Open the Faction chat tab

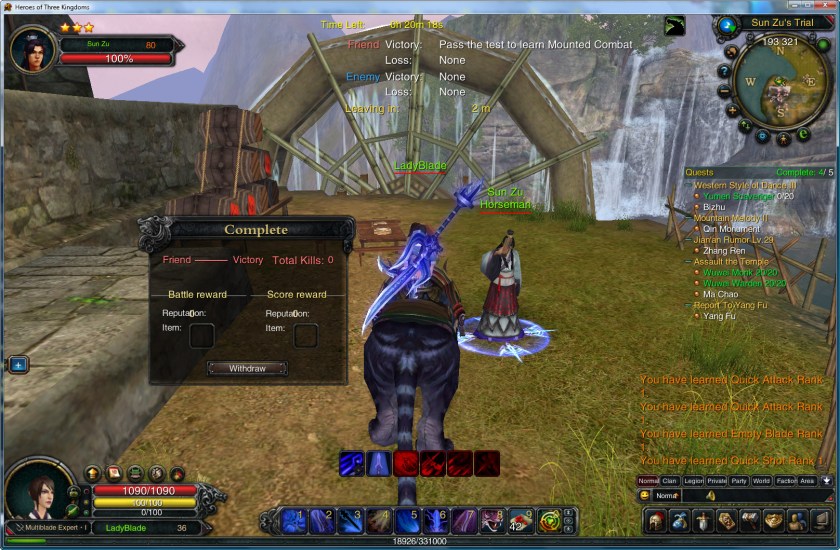(x=785, y=481)
